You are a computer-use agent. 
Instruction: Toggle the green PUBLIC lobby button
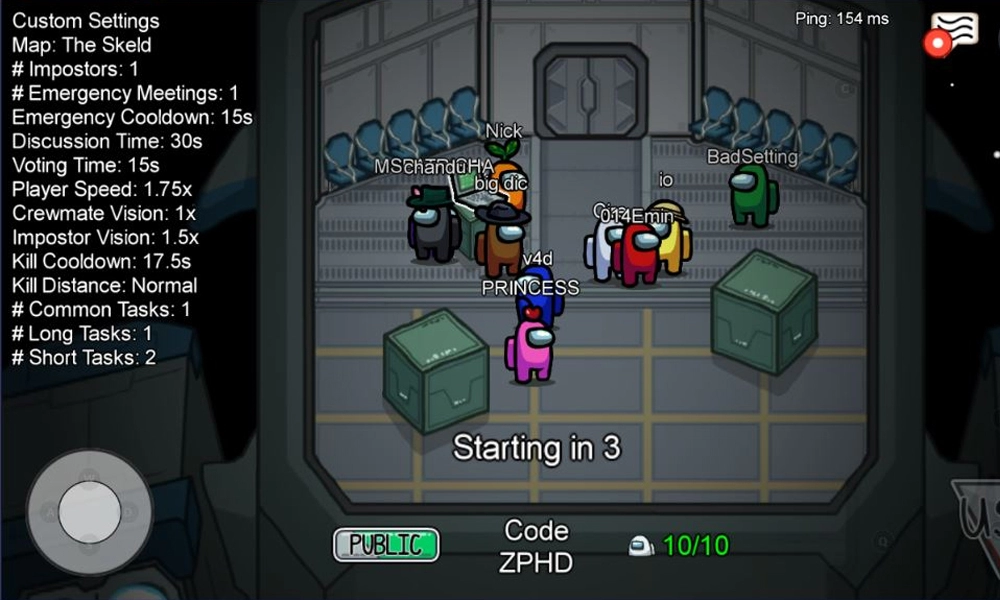click(x=386, y=544)
